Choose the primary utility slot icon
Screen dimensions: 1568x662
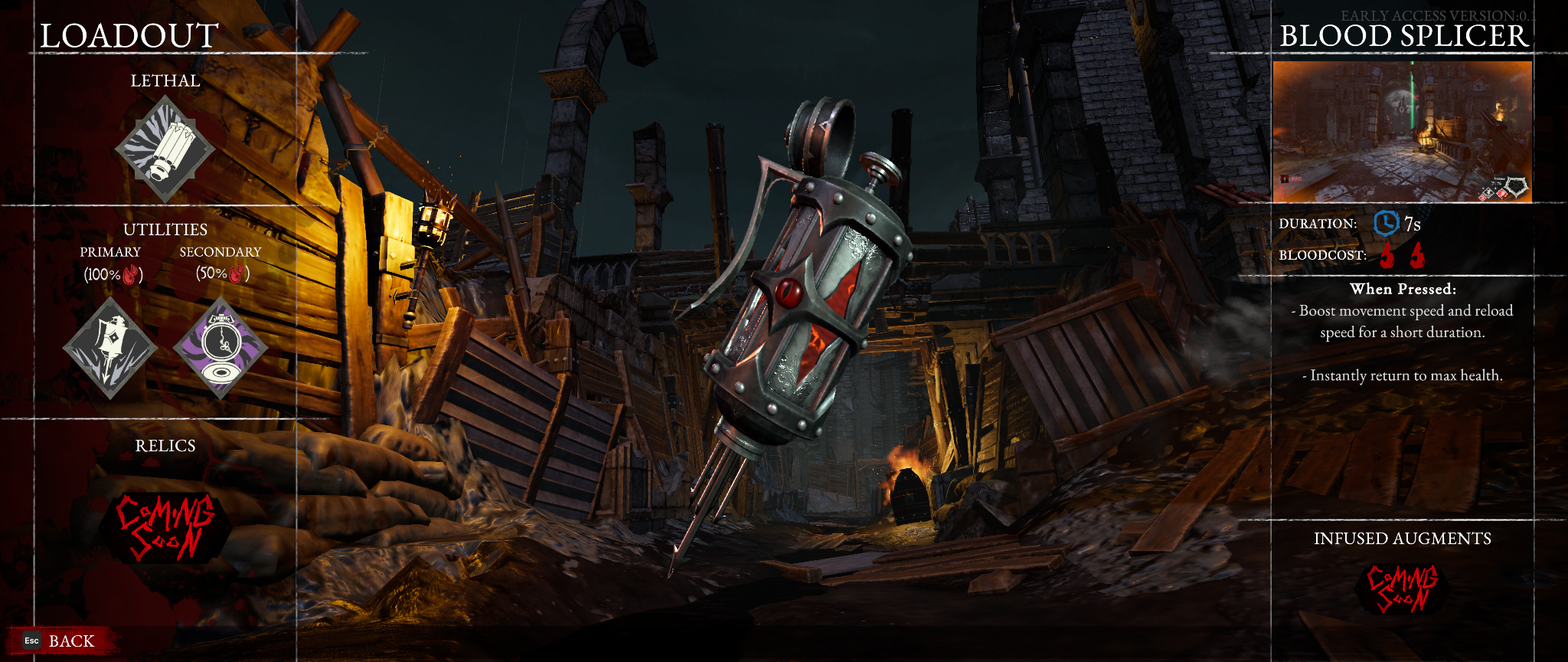[x=110, y=349]
